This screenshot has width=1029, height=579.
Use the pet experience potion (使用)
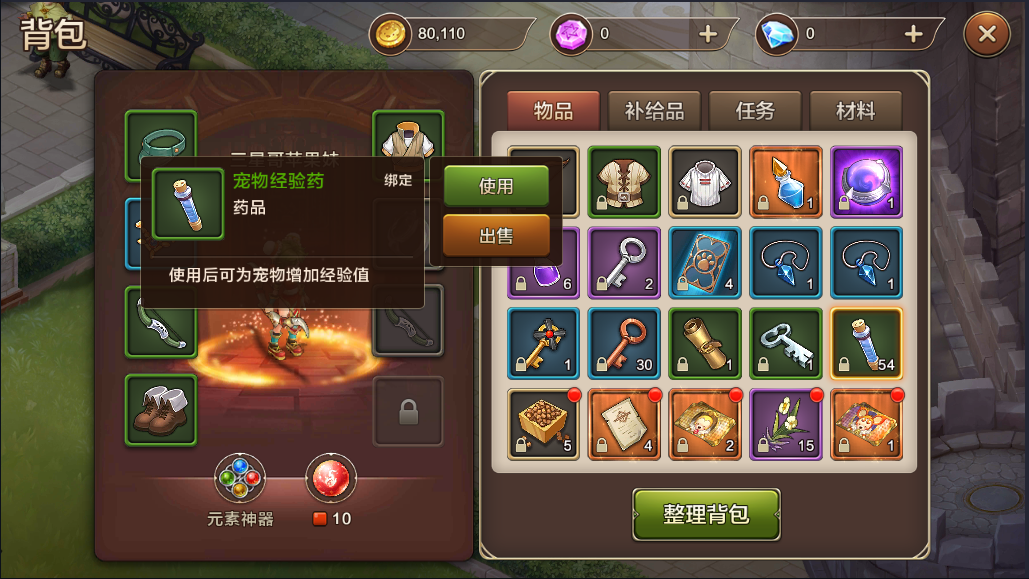coord(496,187)
